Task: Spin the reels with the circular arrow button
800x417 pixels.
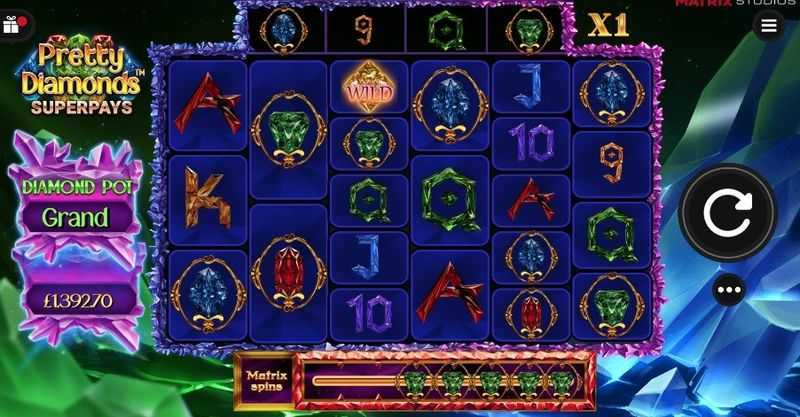Action: point(727,212)
